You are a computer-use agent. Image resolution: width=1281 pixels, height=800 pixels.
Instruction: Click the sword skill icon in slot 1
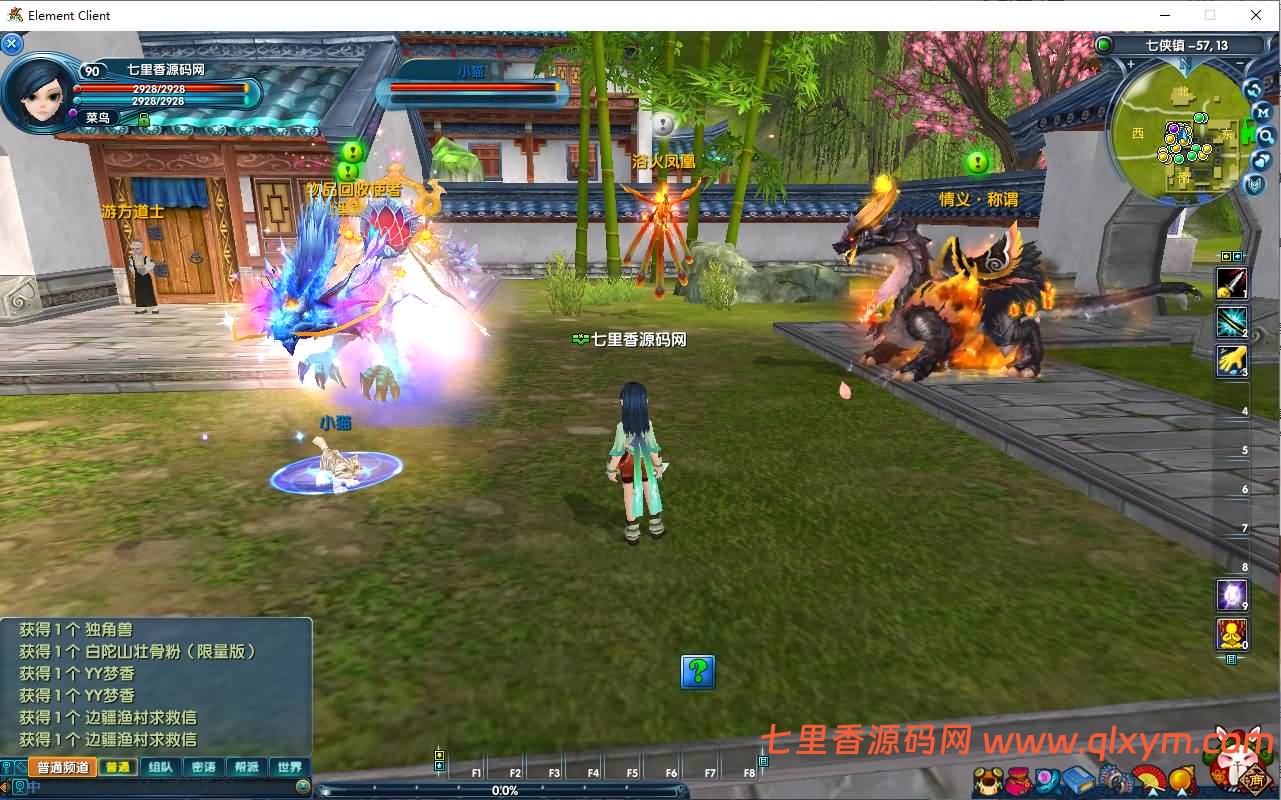[x=1232, y=284]
